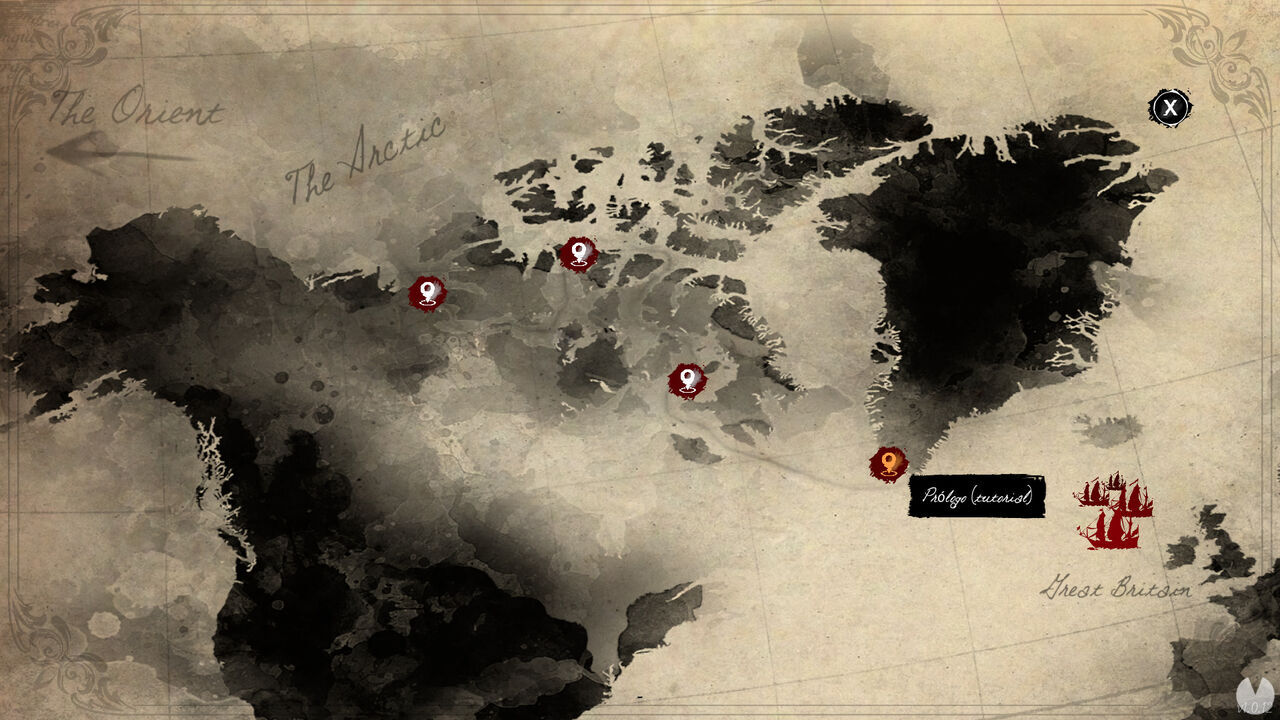Select the northernmost red pin in the Arctic
This screenshot has width=1280, height=720.
click(x=578, y=254)
